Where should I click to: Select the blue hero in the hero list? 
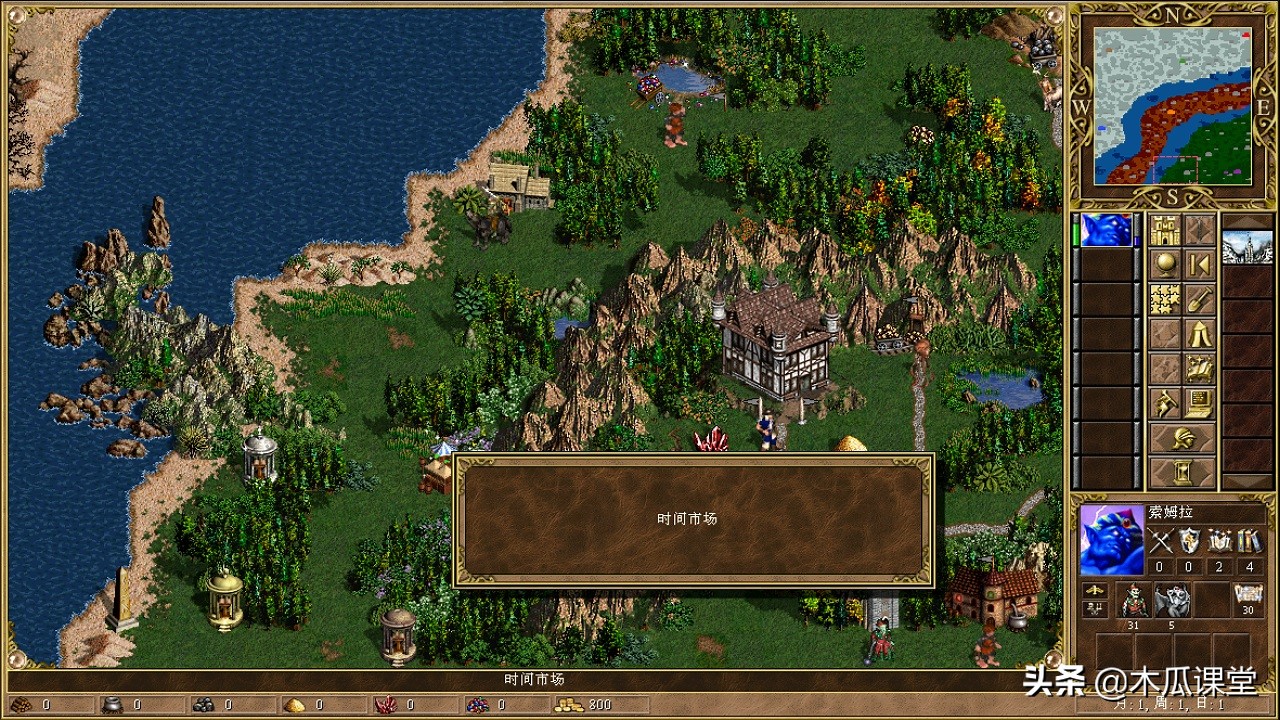[1106, 230]
